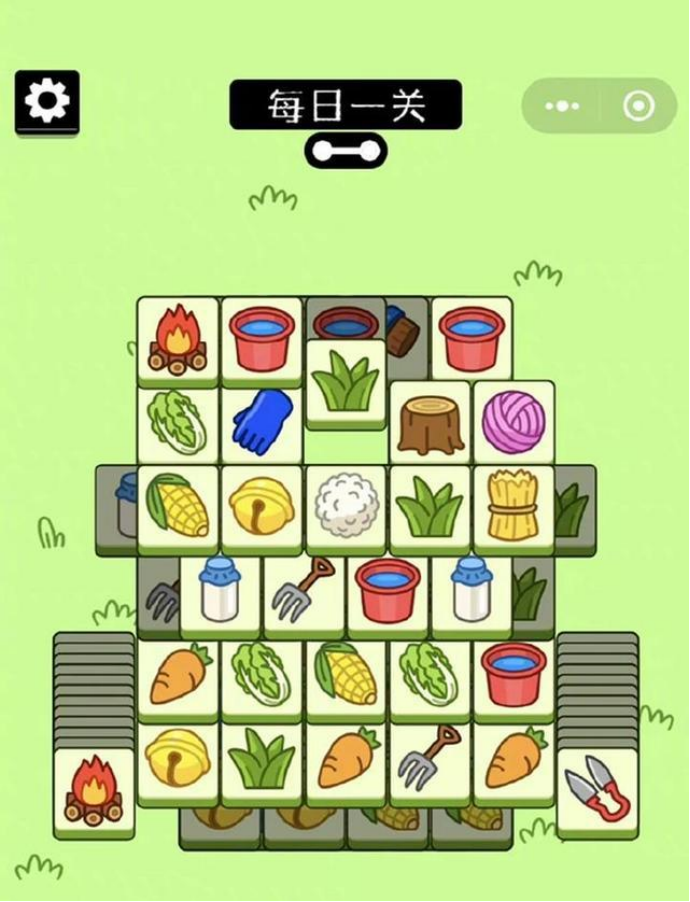Pick the corn tile between two cabbages
The image size is (690, 902).
[x=346, y=675]
